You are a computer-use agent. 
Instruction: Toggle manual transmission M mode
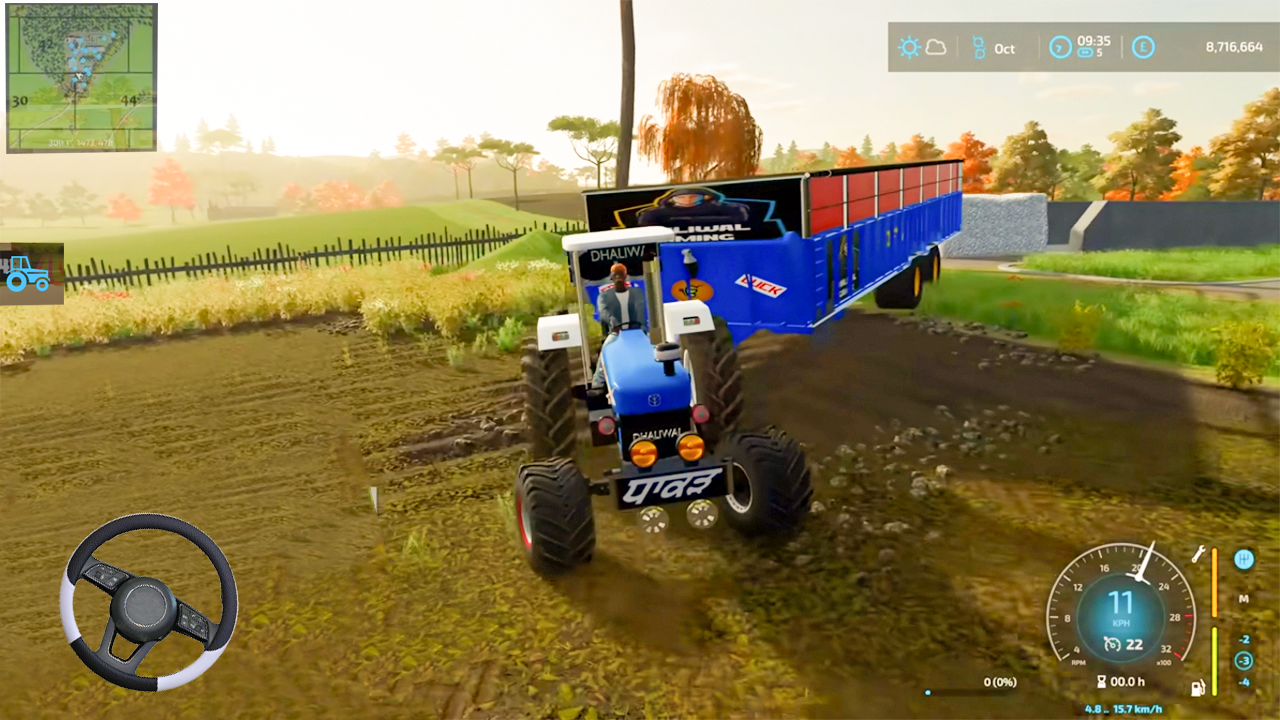click(1245, 599)
